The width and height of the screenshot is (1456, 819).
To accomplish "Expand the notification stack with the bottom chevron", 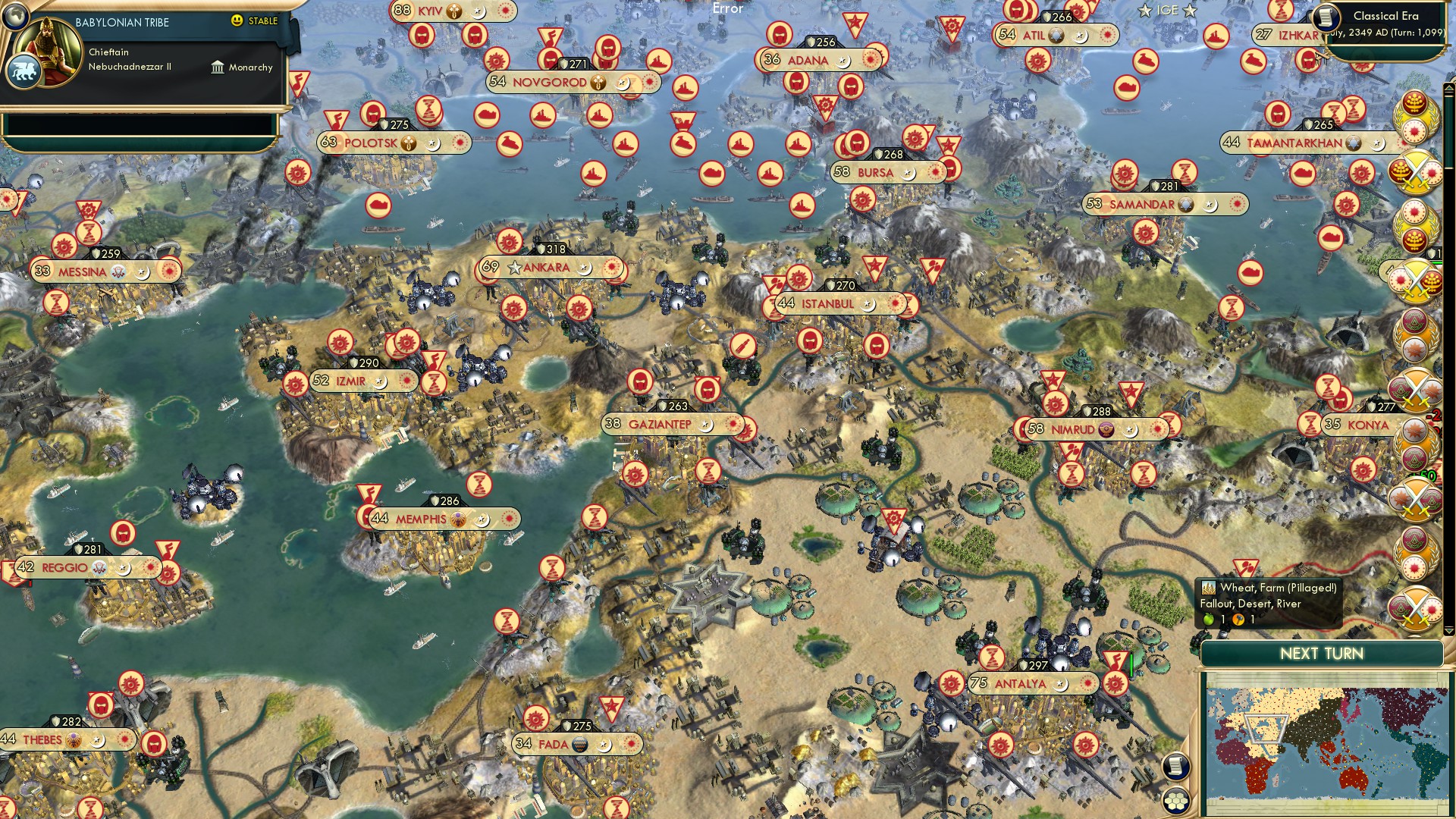I will (x=1449, y=632).
